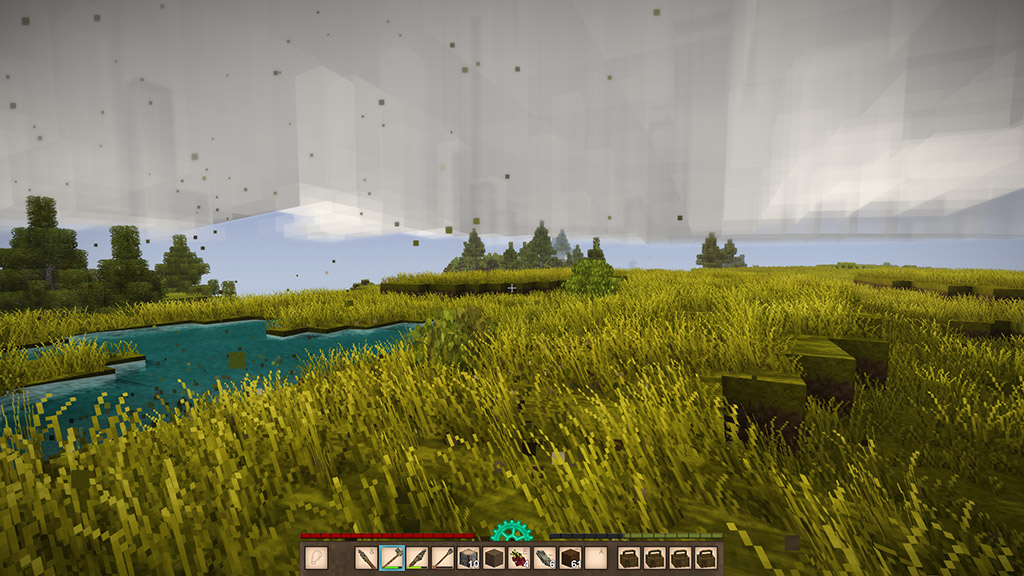
Task: Choose the red berries stack slot
Action: pyautogui.click(x=519, y=558)
